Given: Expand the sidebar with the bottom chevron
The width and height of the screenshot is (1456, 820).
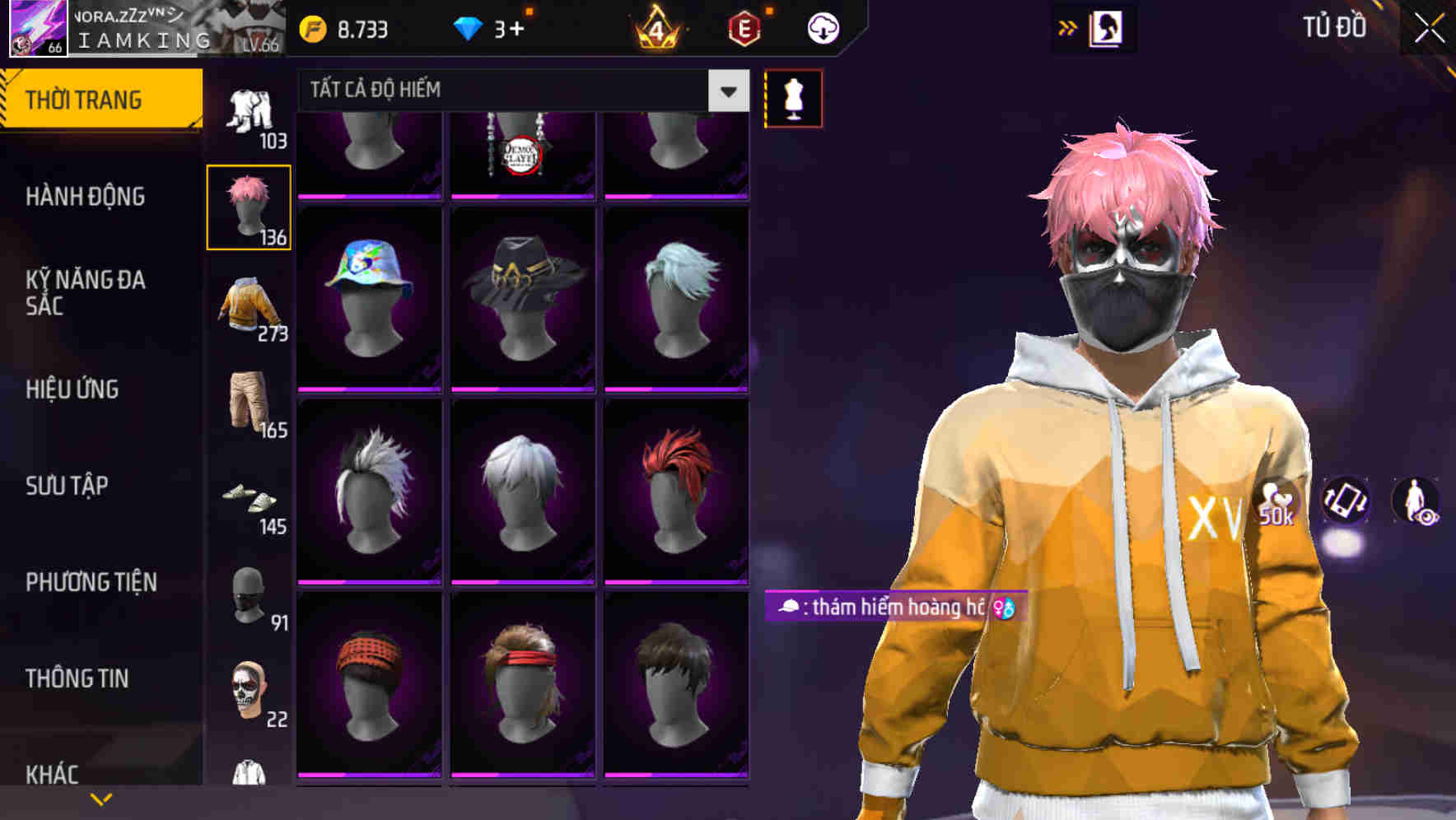Looking at the screenshot, I should pyautogui.click(x=100, y=798).
